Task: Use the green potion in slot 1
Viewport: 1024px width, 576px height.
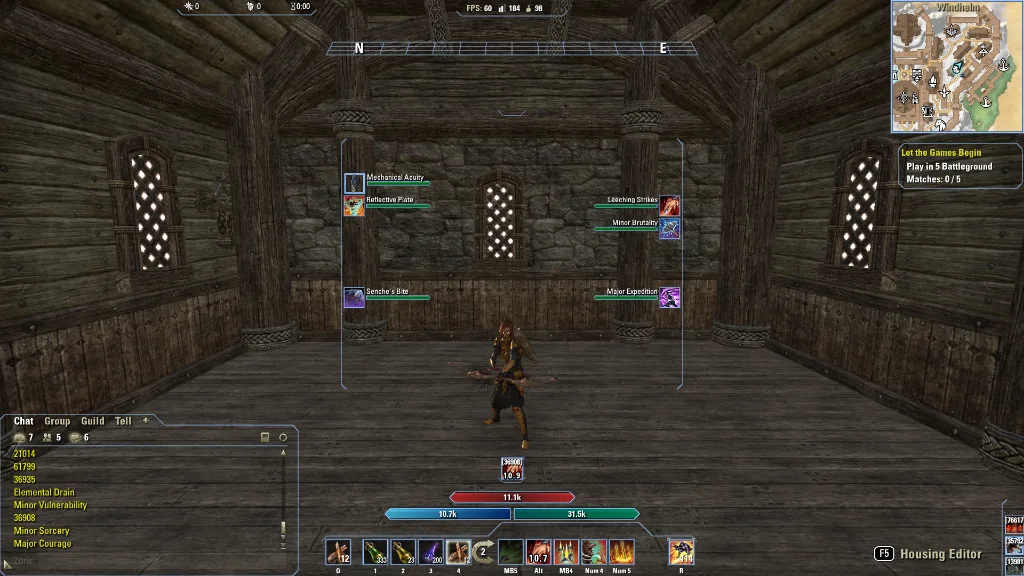Action: (x=375, y=551)
